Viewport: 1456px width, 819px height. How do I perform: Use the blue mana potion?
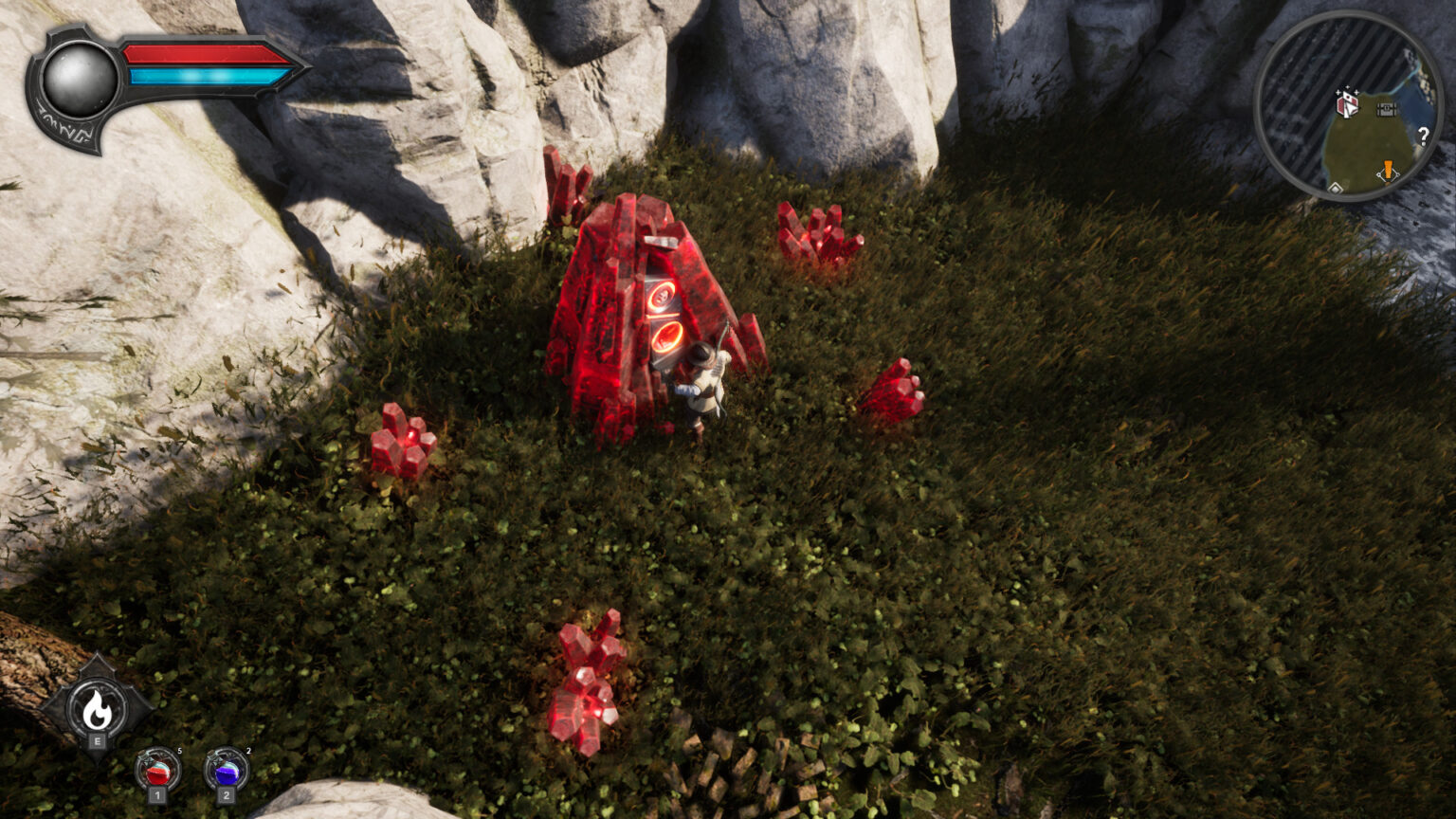[227, 773]
